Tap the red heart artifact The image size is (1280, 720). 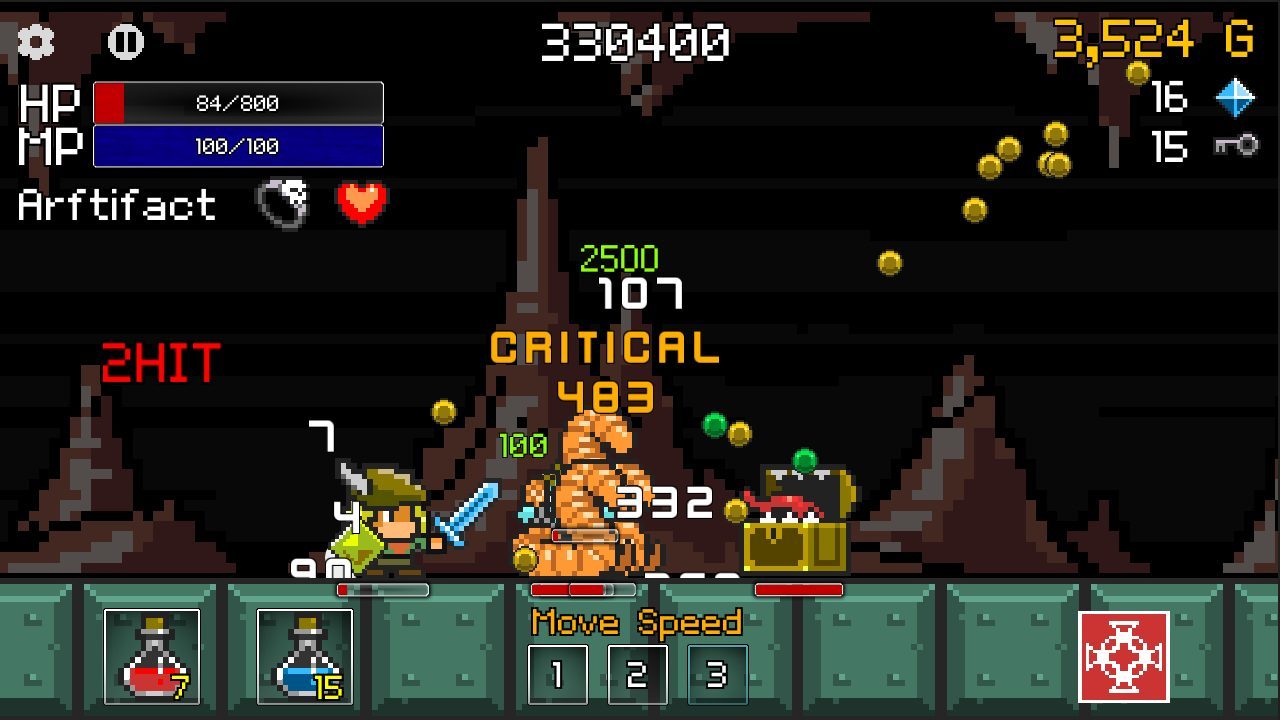click(x=361, y=203)
